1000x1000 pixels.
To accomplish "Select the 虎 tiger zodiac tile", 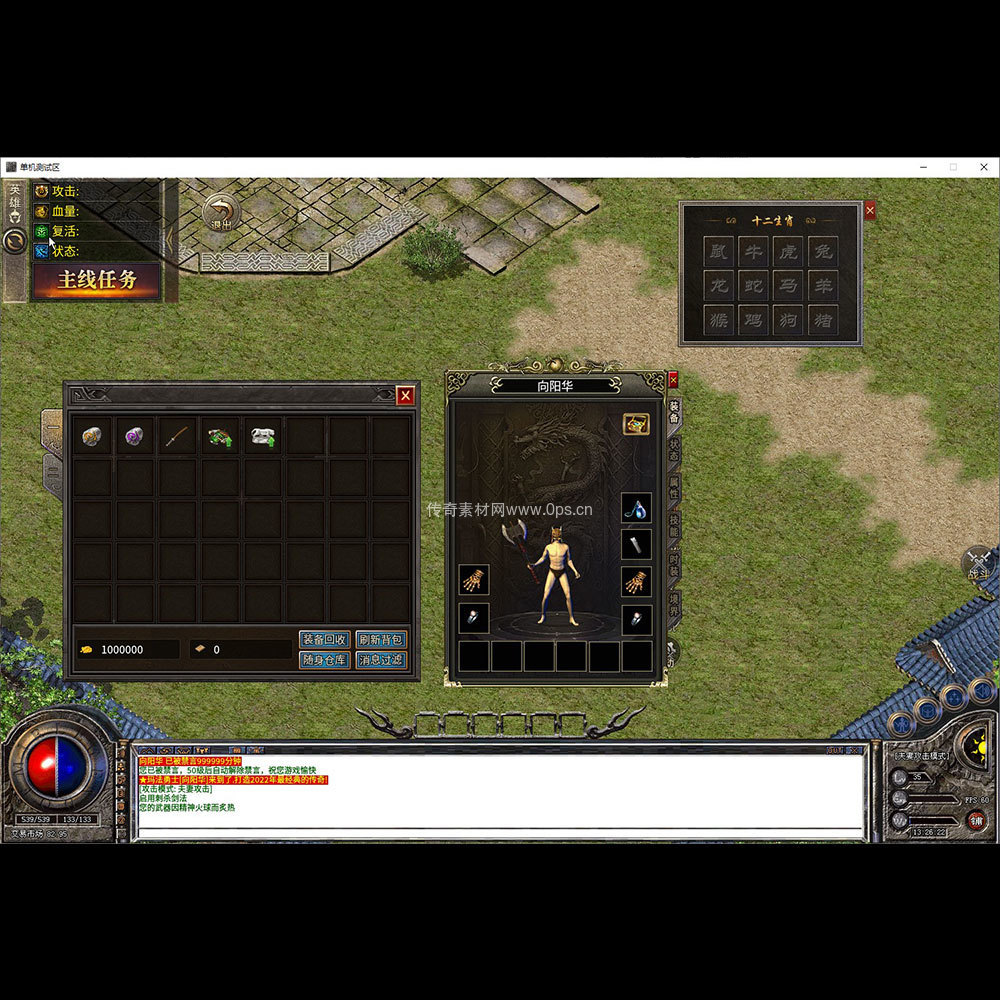I will click(787, 251).
